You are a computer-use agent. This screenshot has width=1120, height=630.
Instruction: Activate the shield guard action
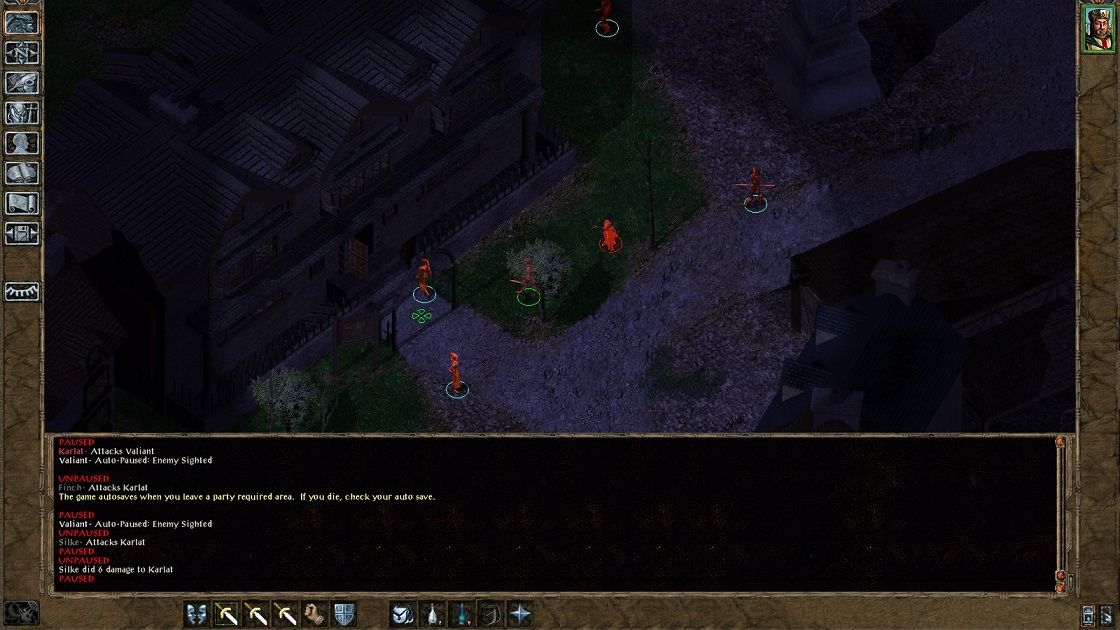coord(344,614)
